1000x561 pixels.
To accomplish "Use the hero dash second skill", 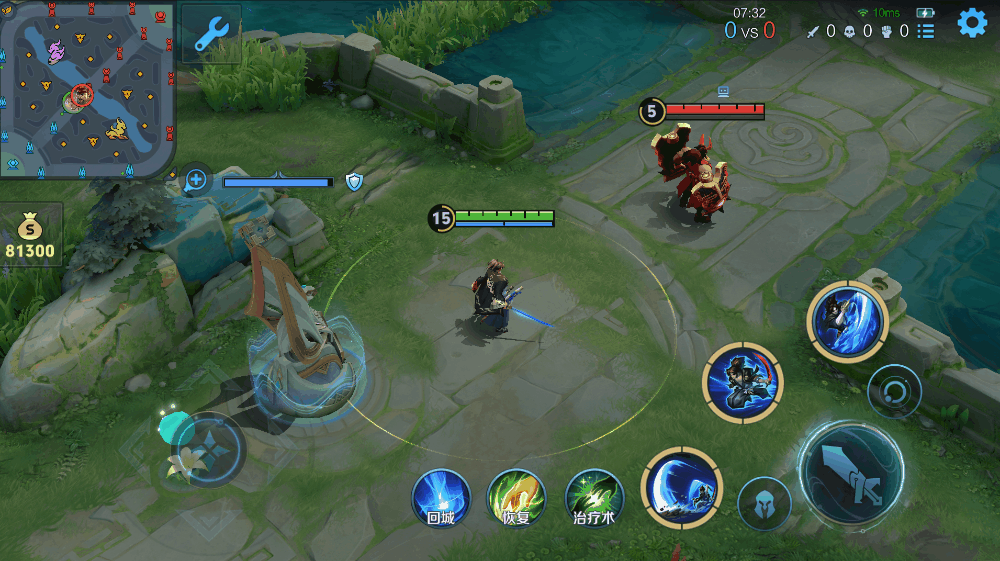I will click(x=743, y=380).
